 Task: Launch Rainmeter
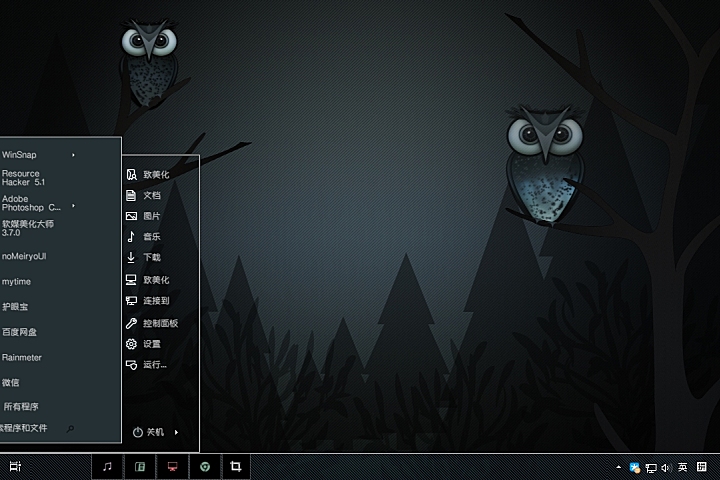pos(22,357)
